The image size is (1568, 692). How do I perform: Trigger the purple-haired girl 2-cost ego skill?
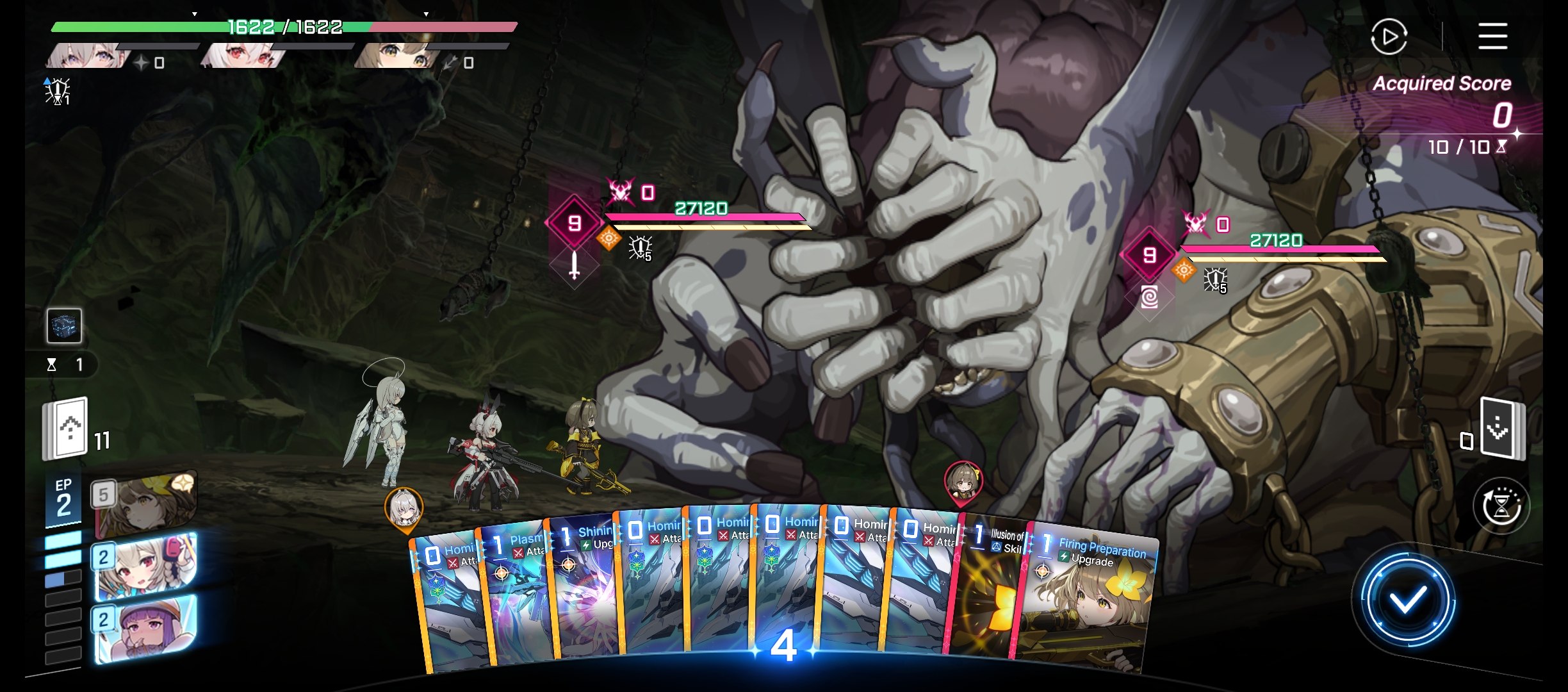pyautogui.click(x=146, y=629)
